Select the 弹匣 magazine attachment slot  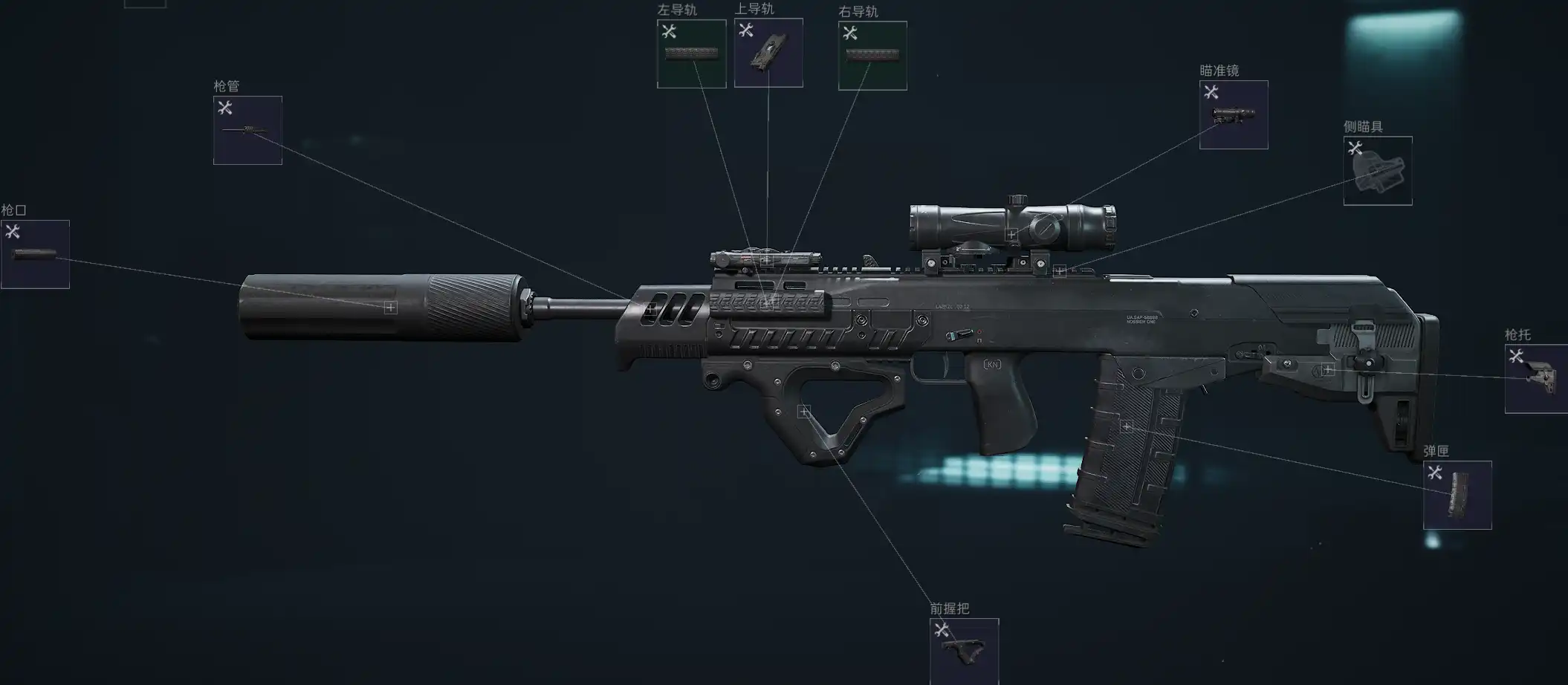(1457, 495)
